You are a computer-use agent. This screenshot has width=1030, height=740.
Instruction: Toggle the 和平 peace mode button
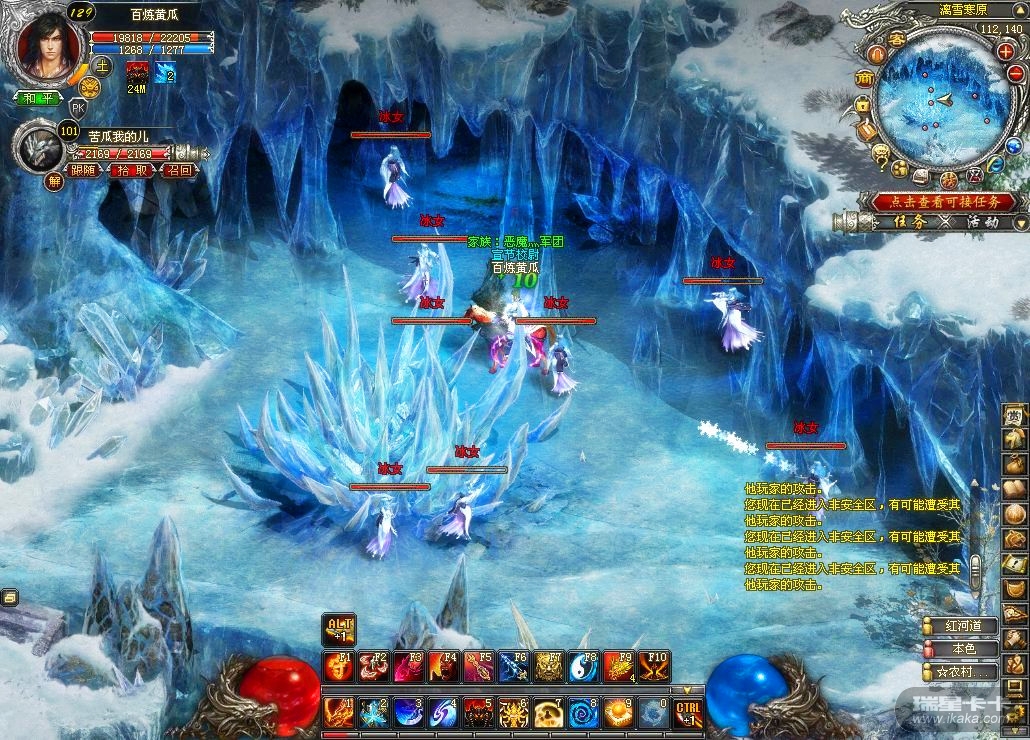click(x=37, y=98)
